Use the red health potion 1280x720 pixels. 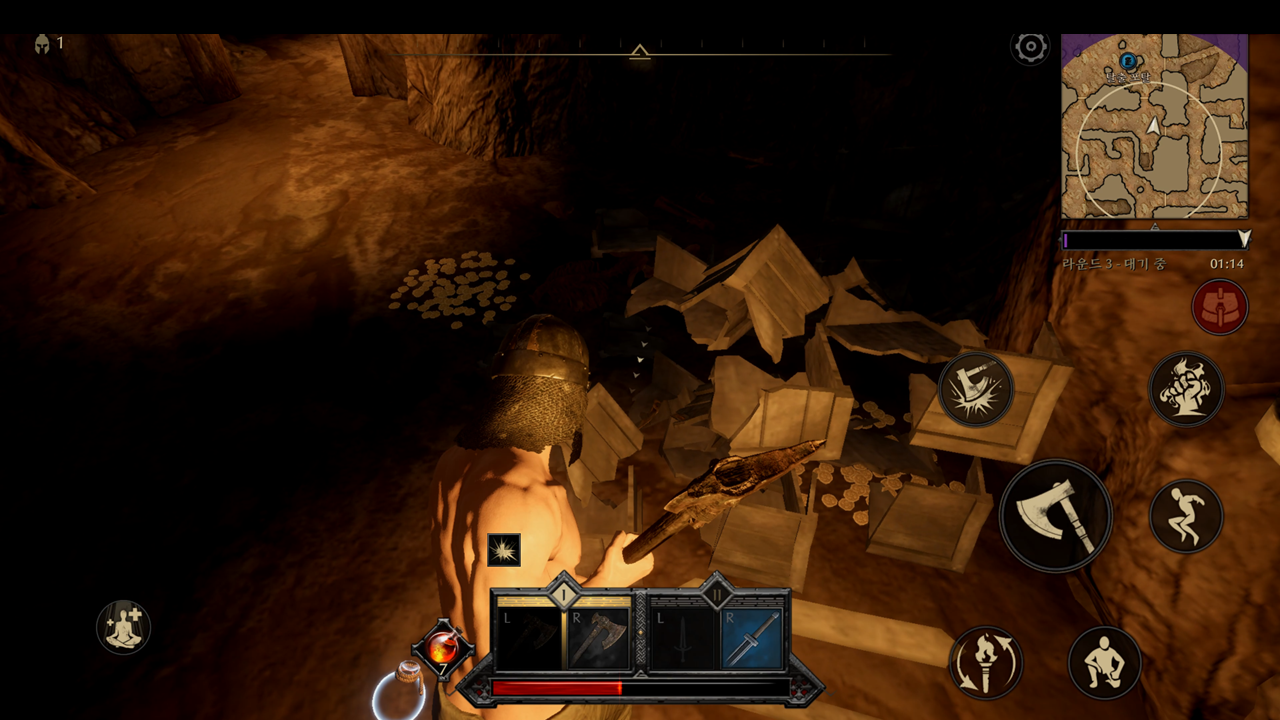(x=442, y=649)
